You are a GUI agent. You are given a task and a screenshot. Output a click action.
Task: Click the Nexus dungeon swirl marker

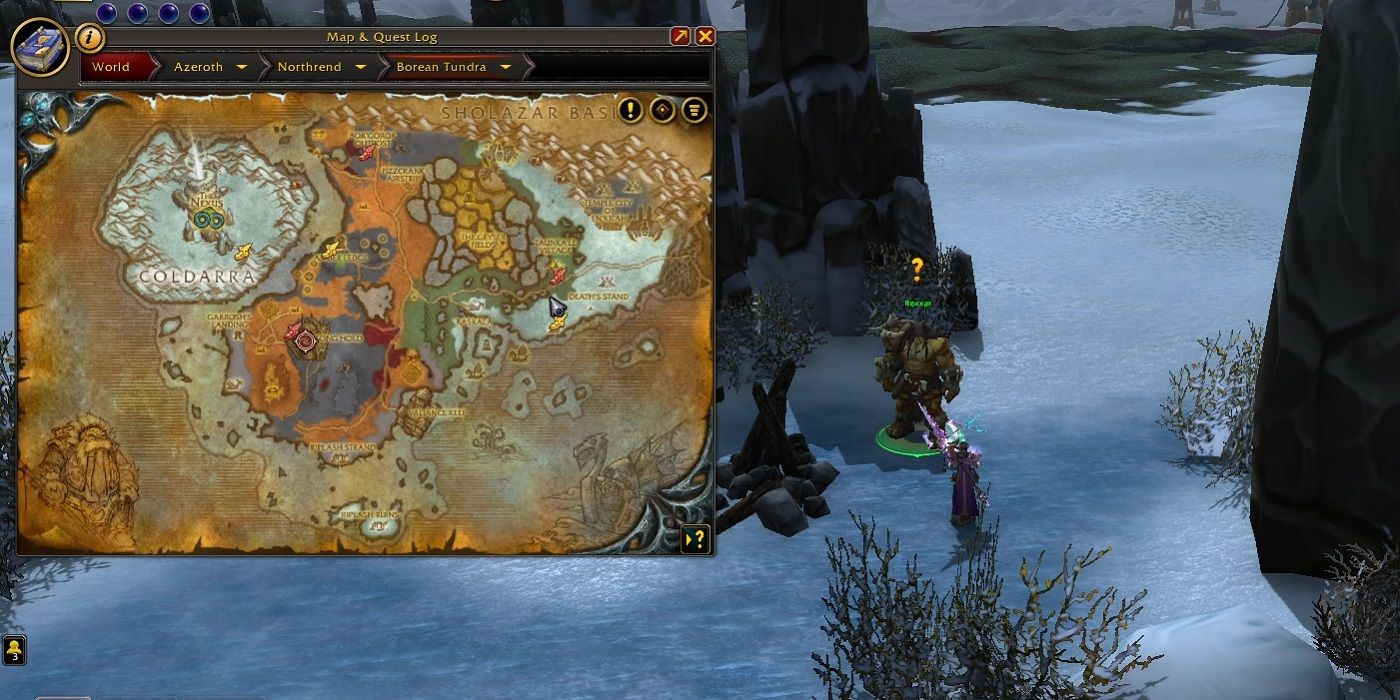coord(209,219)
